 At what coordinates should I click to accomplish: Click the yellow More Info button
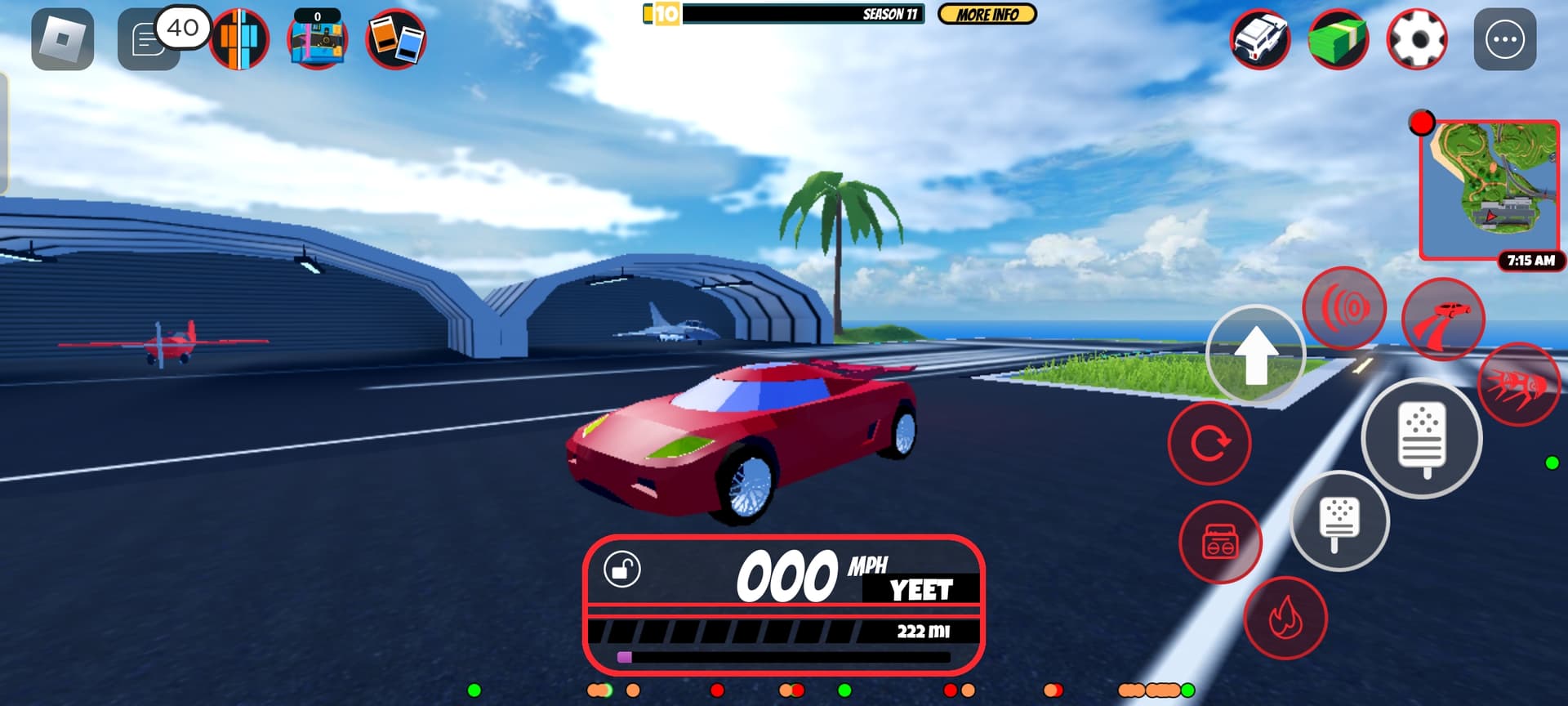pos(987,15)
